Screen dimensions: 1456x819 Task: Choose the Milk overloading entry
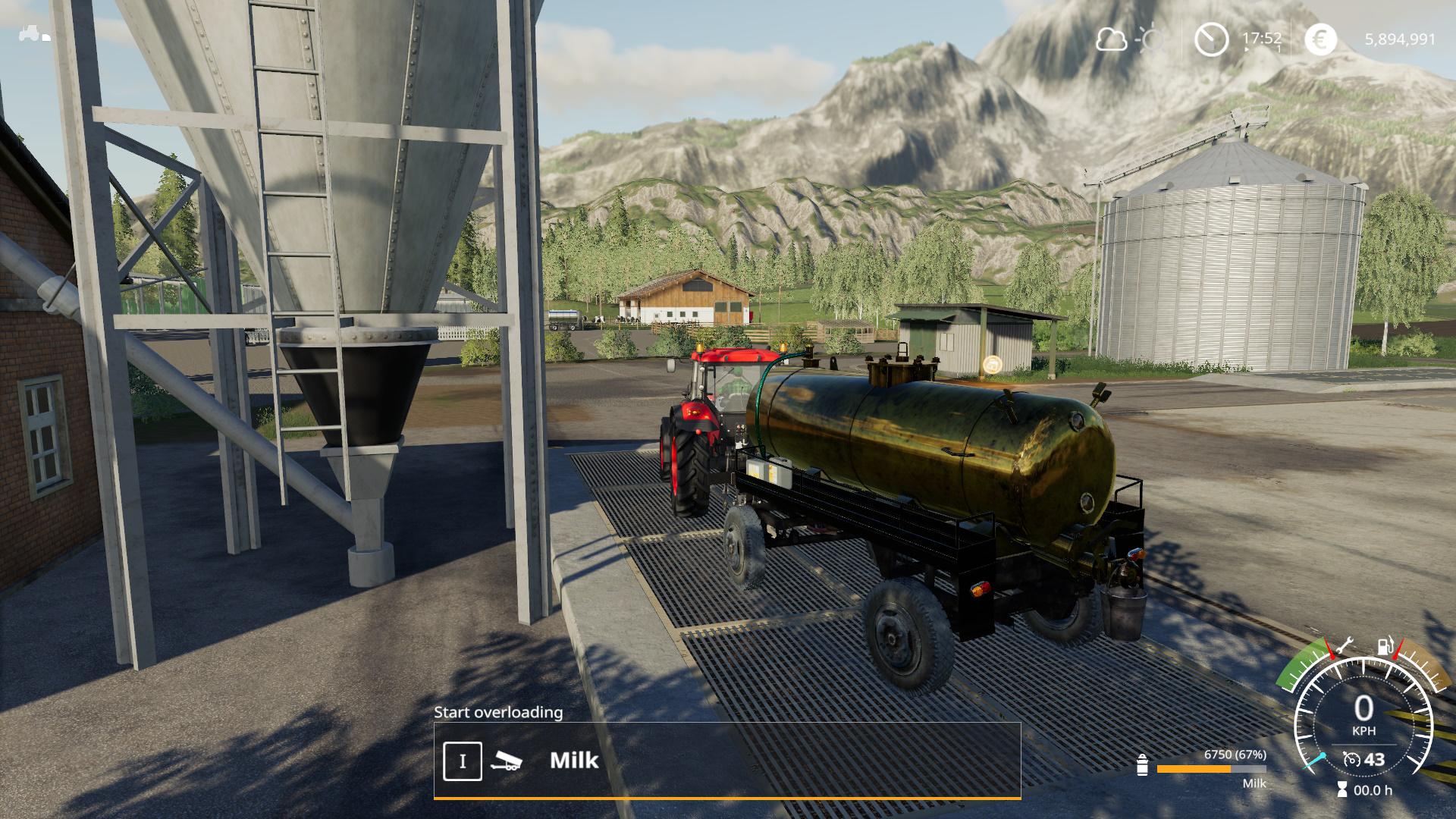tap(574, 760)
